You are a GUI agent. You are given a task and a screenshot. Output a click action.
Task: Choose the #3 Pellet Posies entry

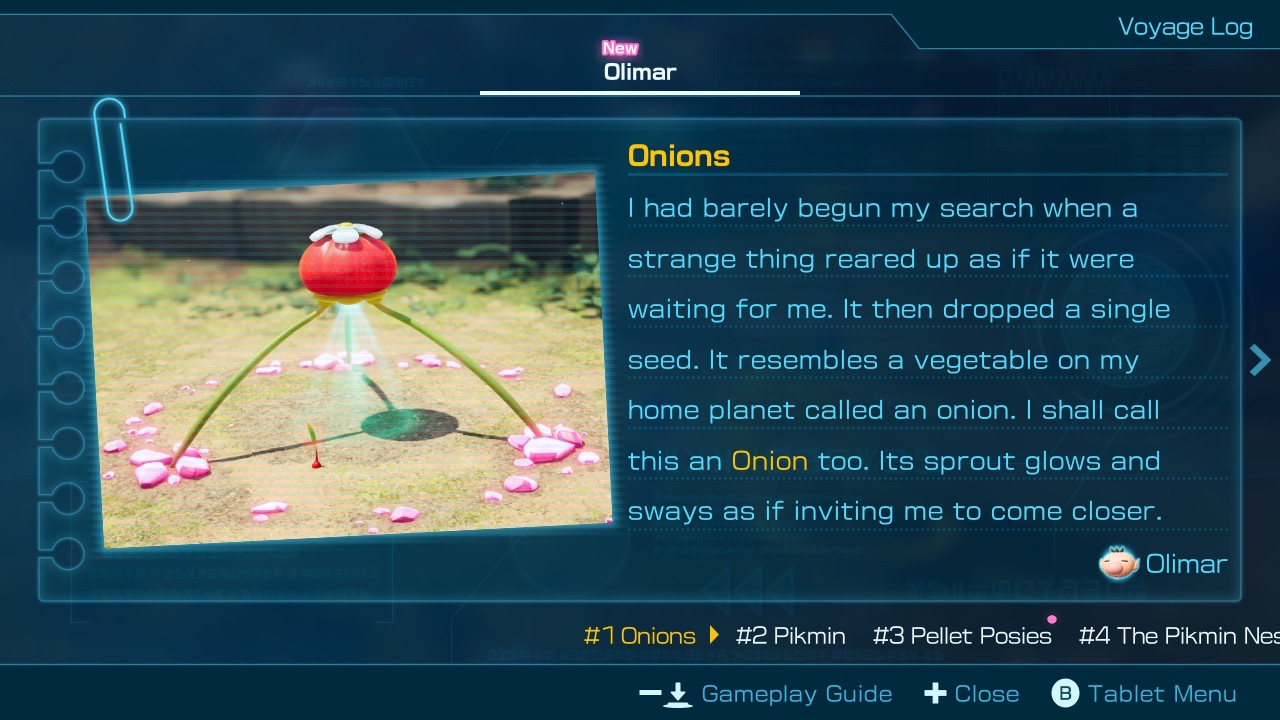[x=962, y=636]
